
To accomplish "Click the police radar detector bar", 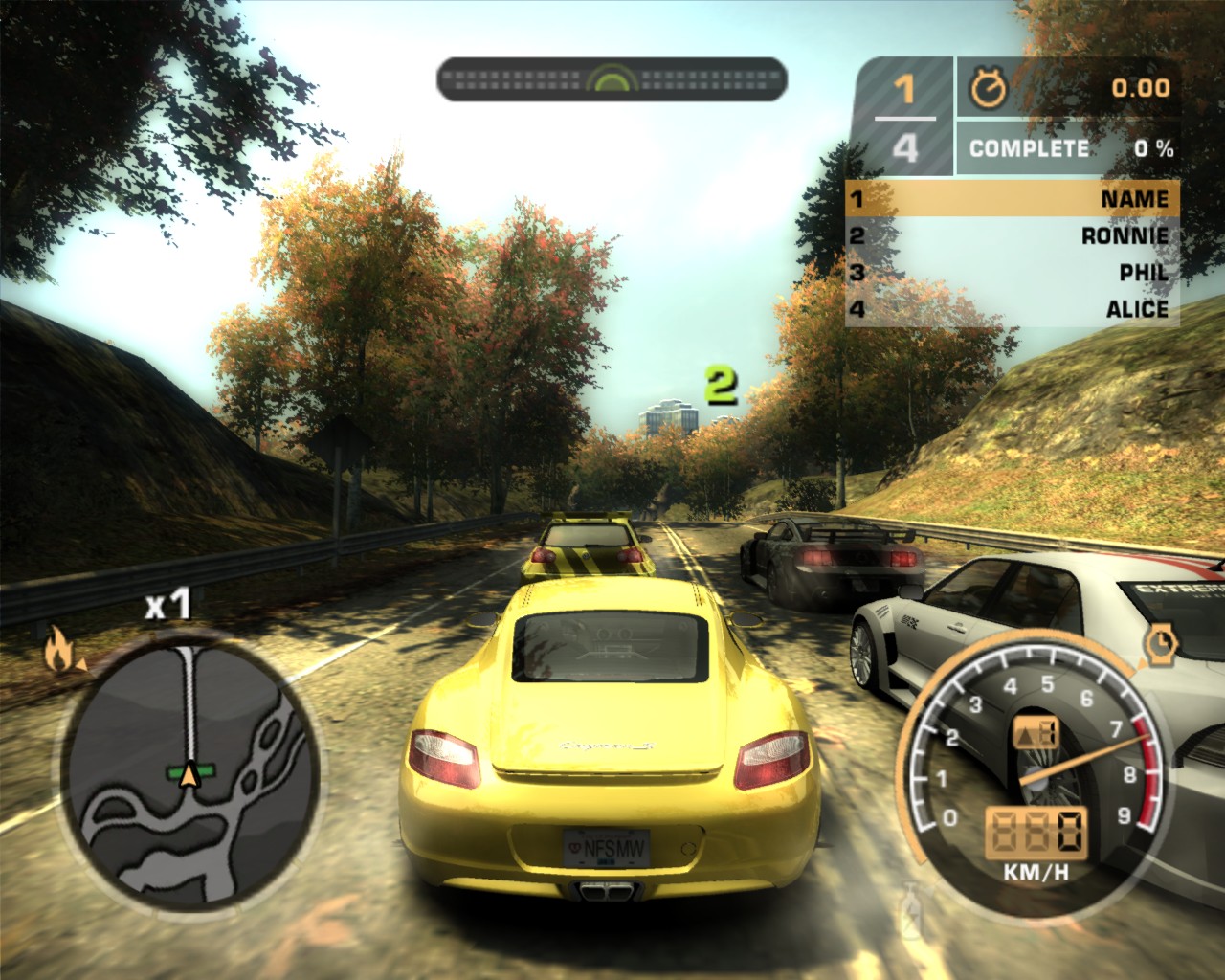I will point(612,79).
